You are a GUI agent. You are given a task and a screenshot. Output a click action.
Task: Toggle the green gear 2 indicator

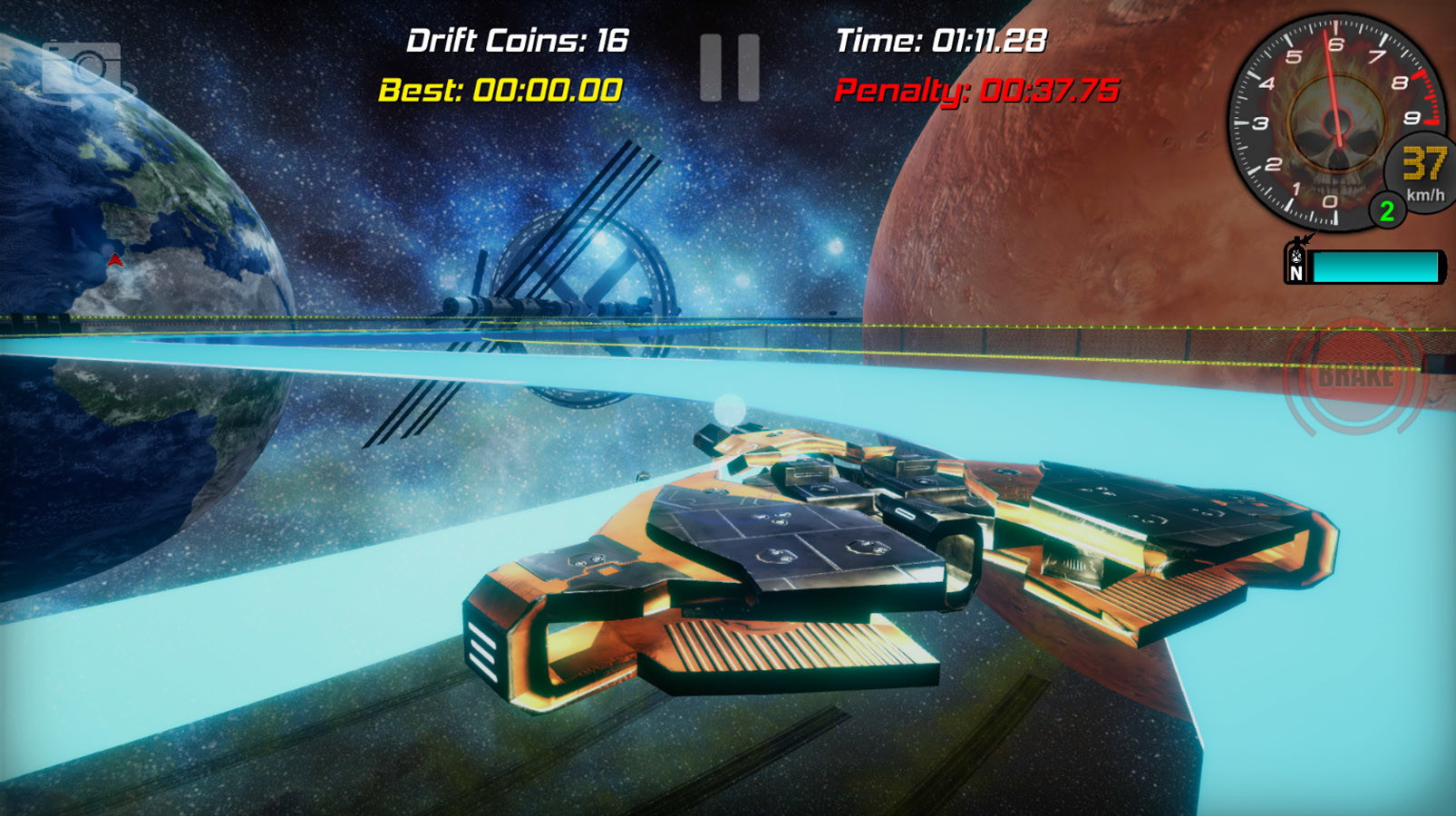(1386, 211)
